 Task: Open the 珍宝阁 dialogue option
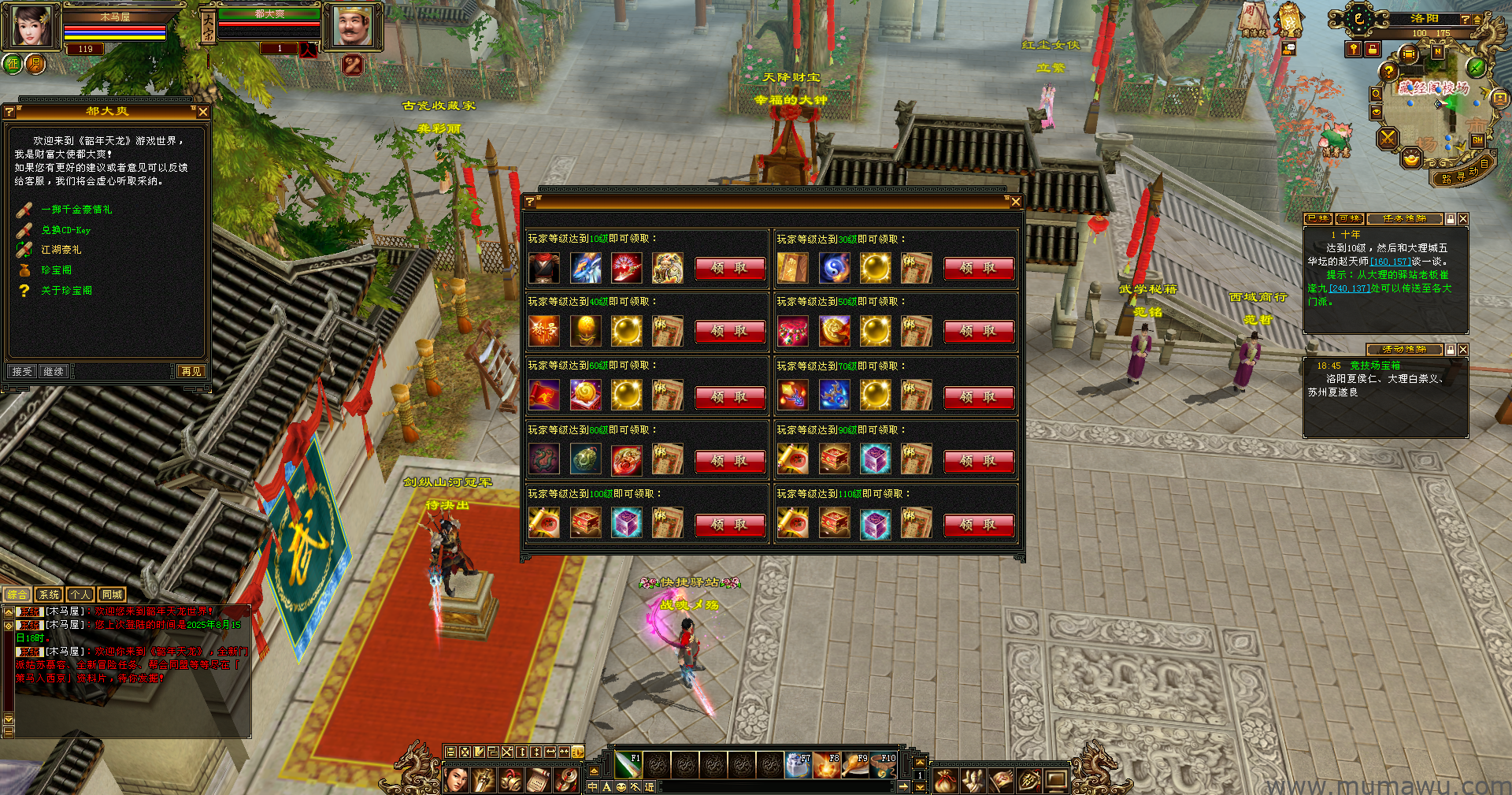[x=56, y=270]
